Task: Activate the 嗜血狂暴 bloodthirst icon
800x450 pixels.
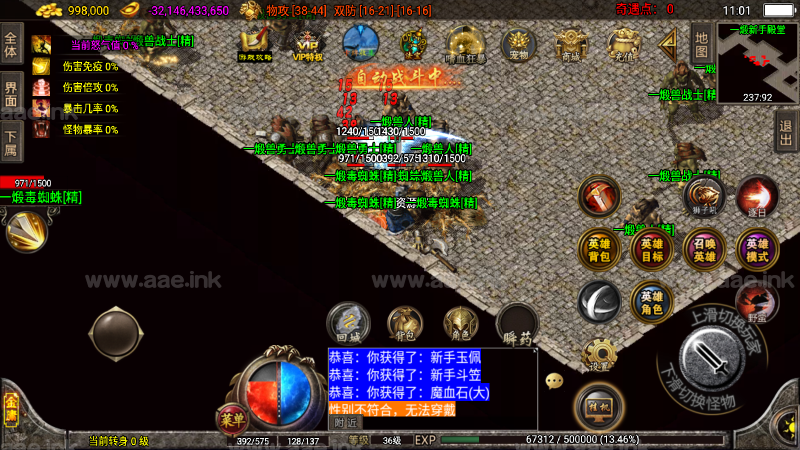Action: 465,45
